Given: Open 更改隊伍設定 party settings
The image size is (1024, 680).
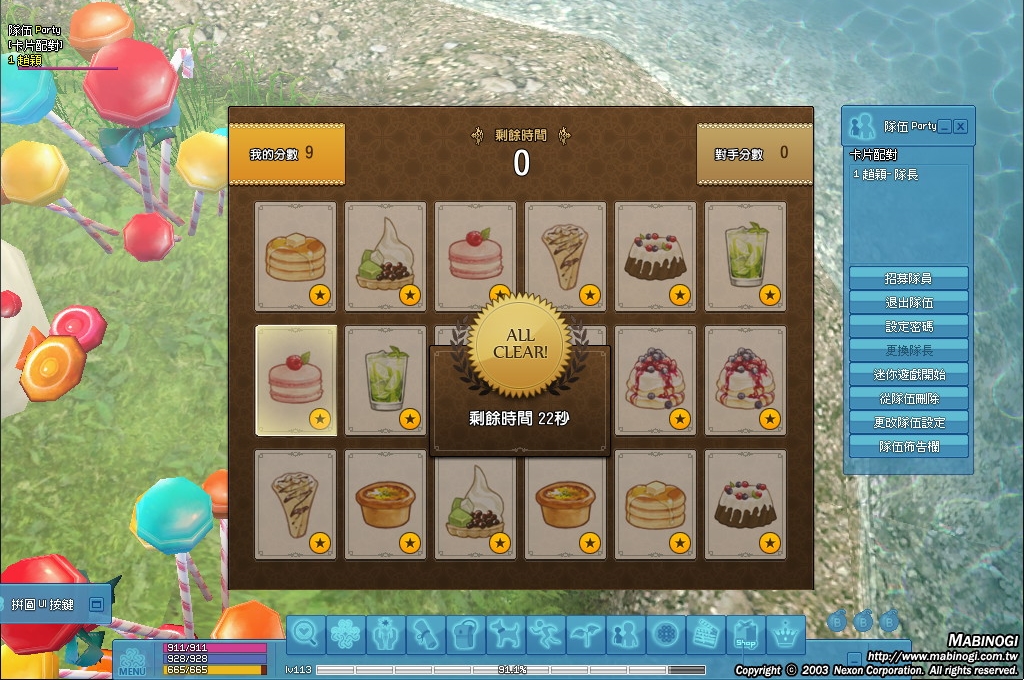Looking at the screenshot, I should point(908,422).
